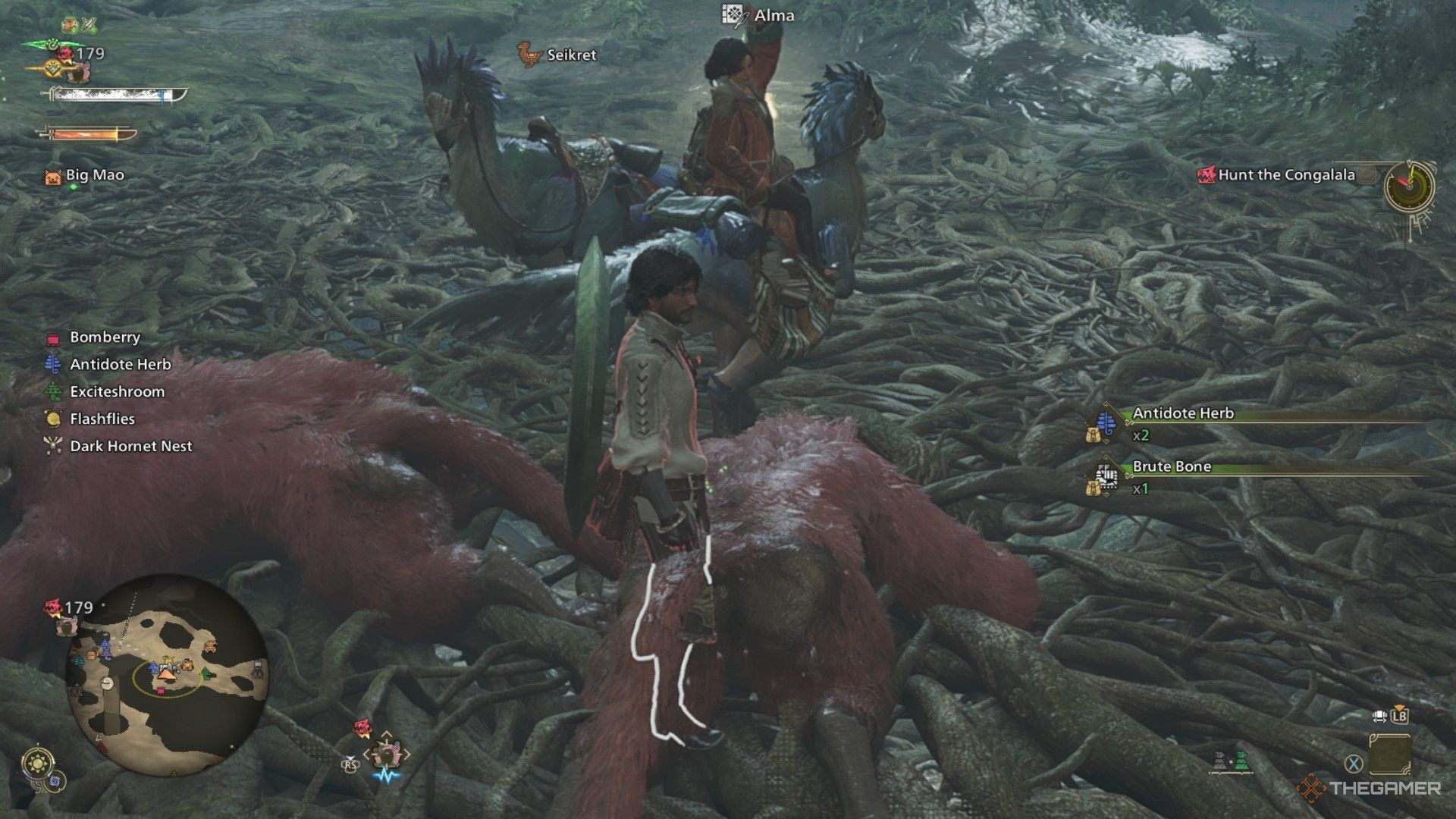Screen dimensions: 1456x819
Task: Select the Hunt the Congalala quest tracker
Action: [1285, 175]
